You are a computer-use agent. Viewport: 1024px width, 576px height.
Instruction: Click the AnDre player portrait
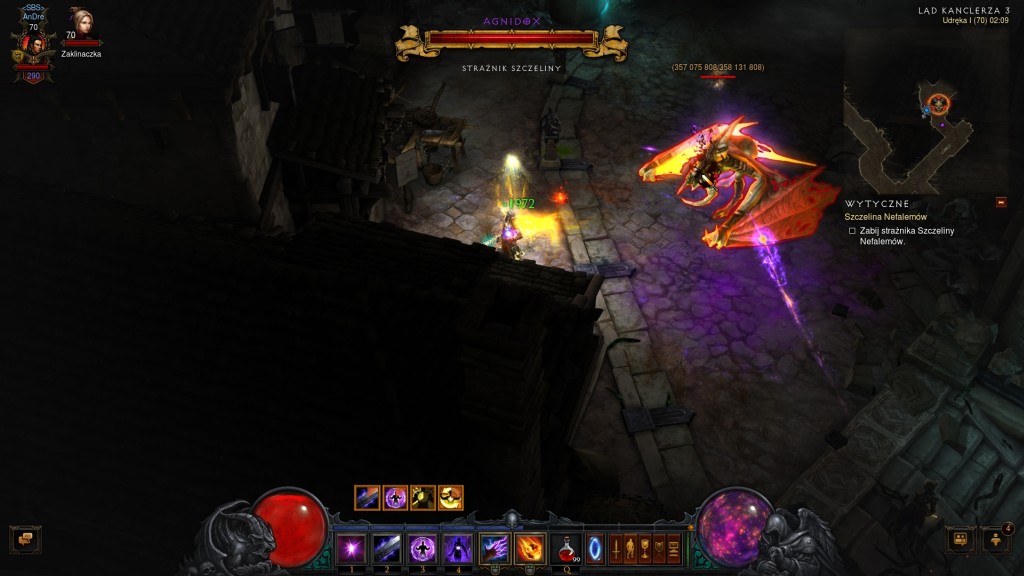pos(32,45)
